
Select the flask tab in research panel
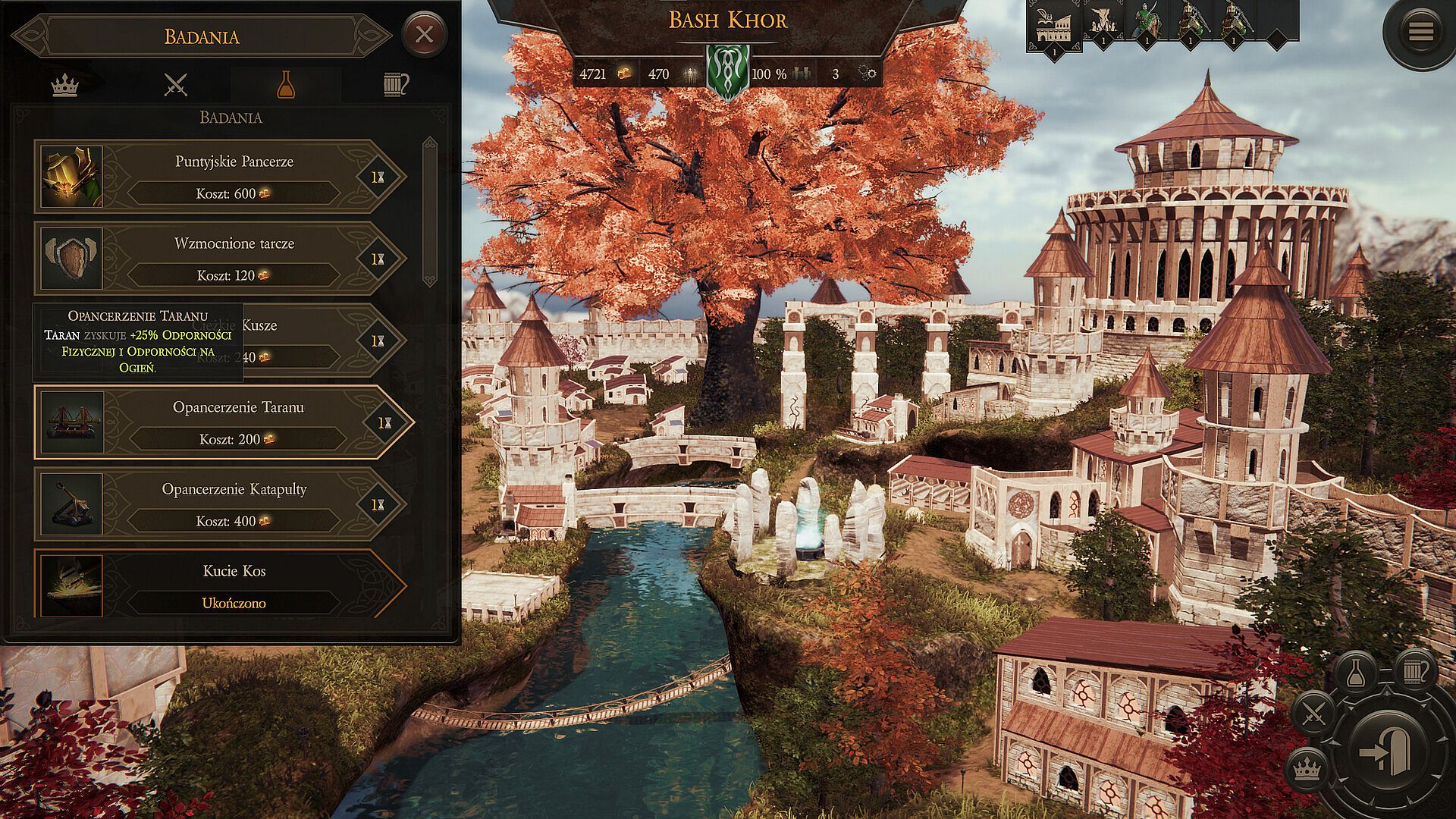click(x=285, y=85)
